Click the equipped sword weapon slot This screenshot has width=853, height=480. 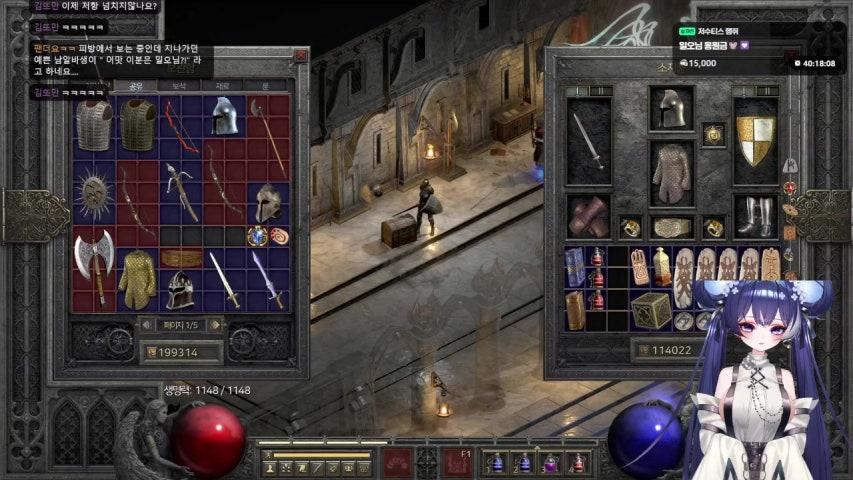(x=588, y=140)
